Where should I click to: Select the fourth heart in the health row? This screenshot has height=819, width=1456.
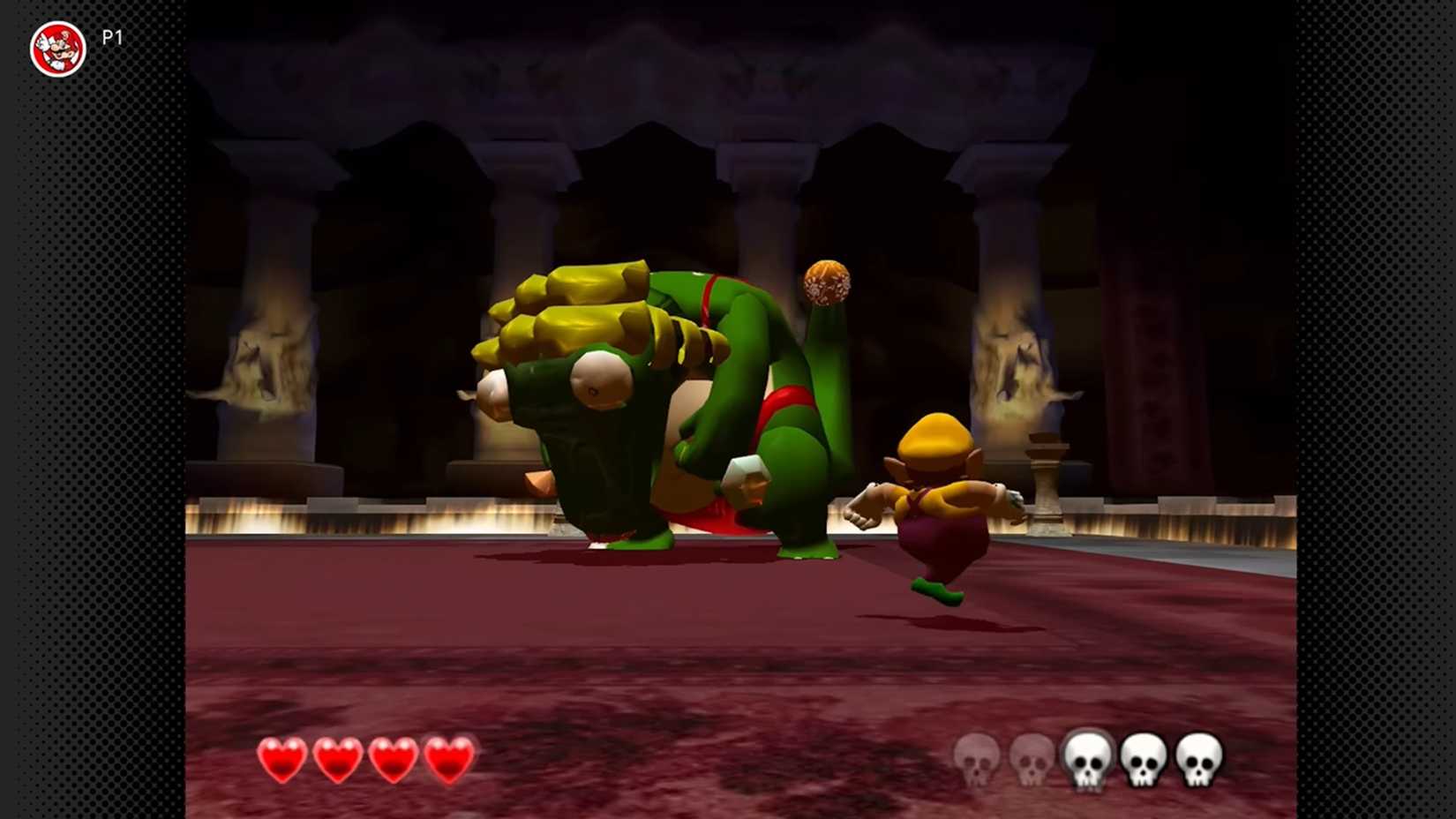(x=447, y=761)
